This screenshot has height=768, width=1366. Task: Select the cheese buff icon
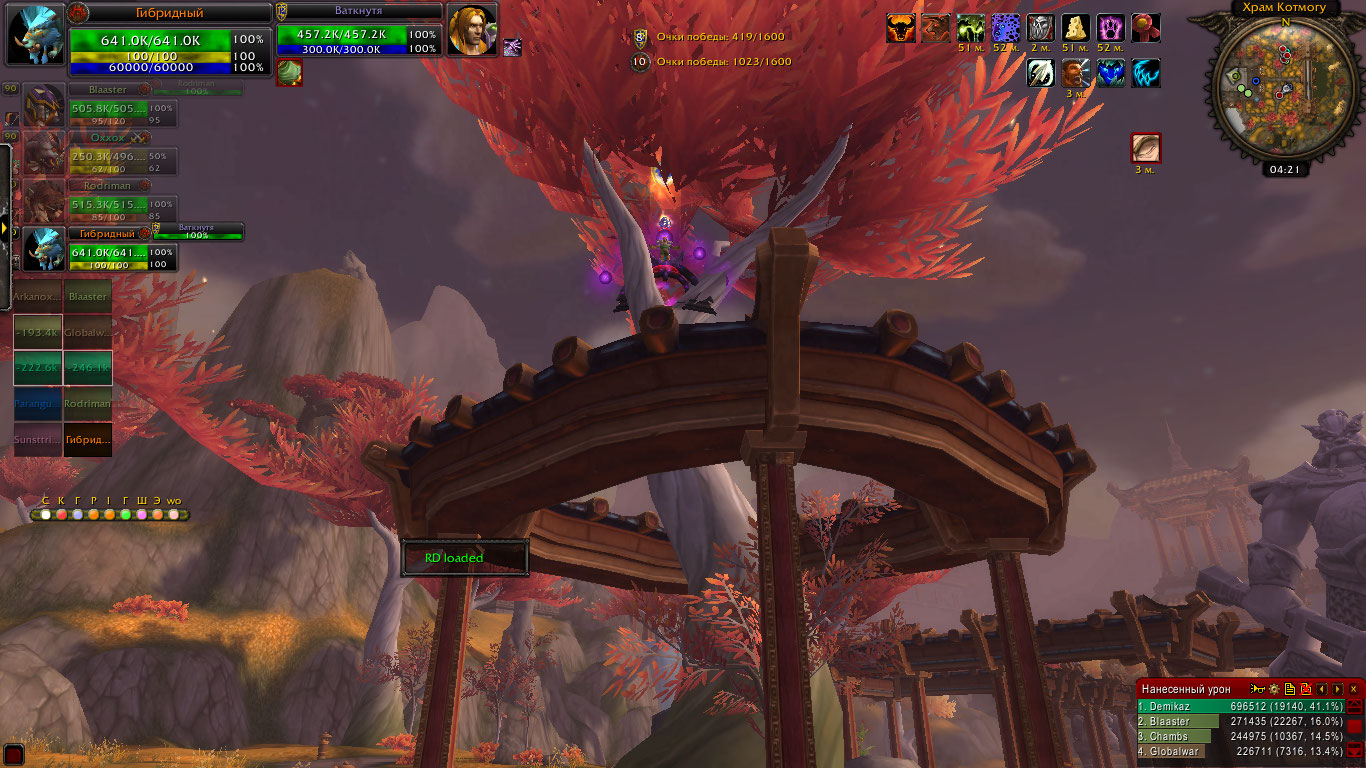1076,29
